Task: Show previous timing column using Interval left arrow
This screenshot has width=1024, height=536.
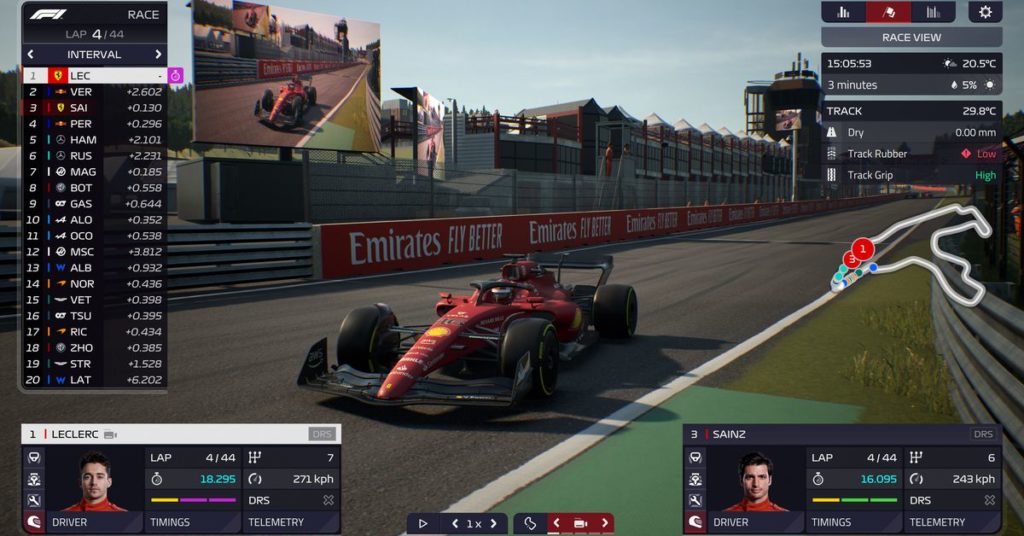Action: click(31, 54)
